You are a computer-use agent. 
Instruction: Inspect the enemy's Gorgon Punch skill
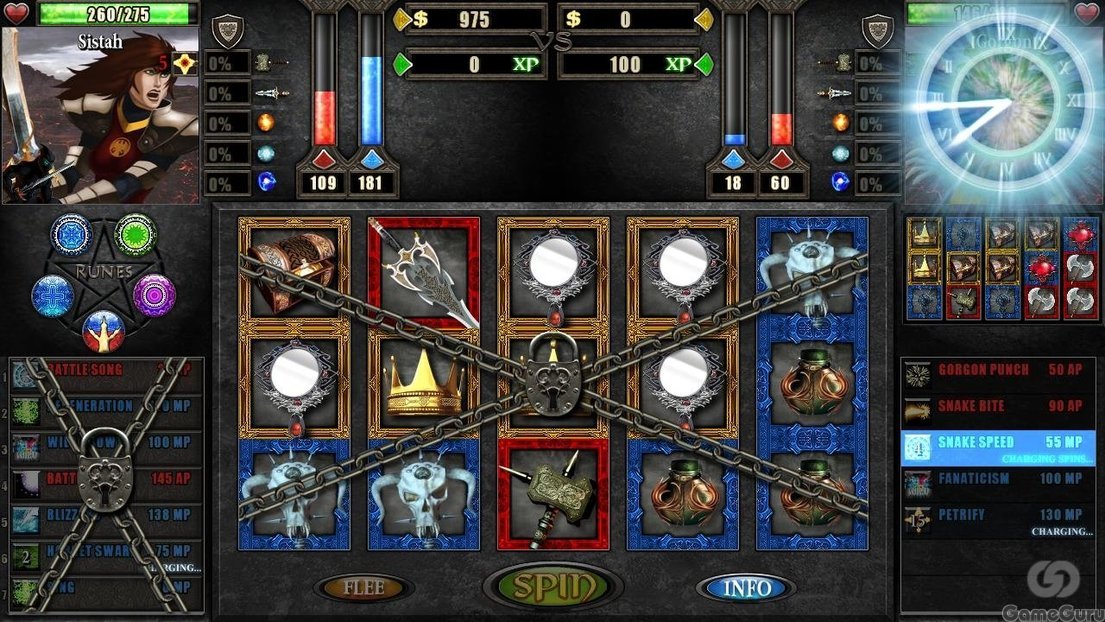pyautogui.click(x=997, y=371)
